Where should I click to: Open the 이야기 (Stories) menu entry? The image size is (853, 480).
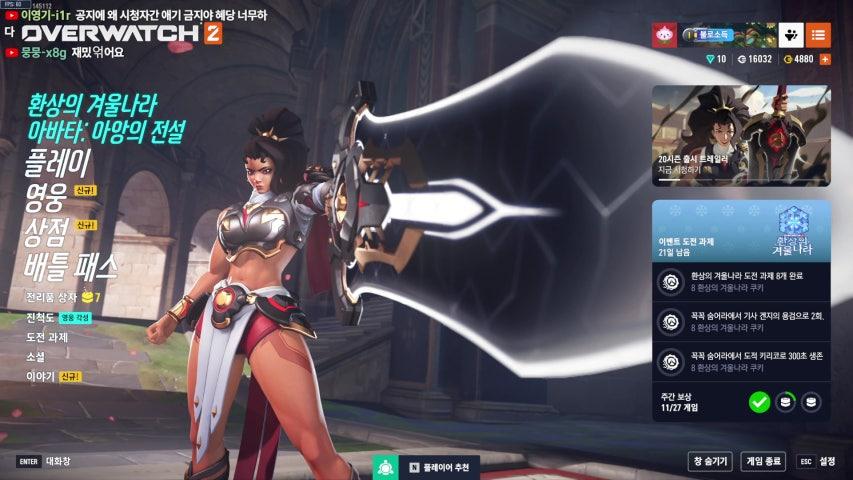pos(40,377)
